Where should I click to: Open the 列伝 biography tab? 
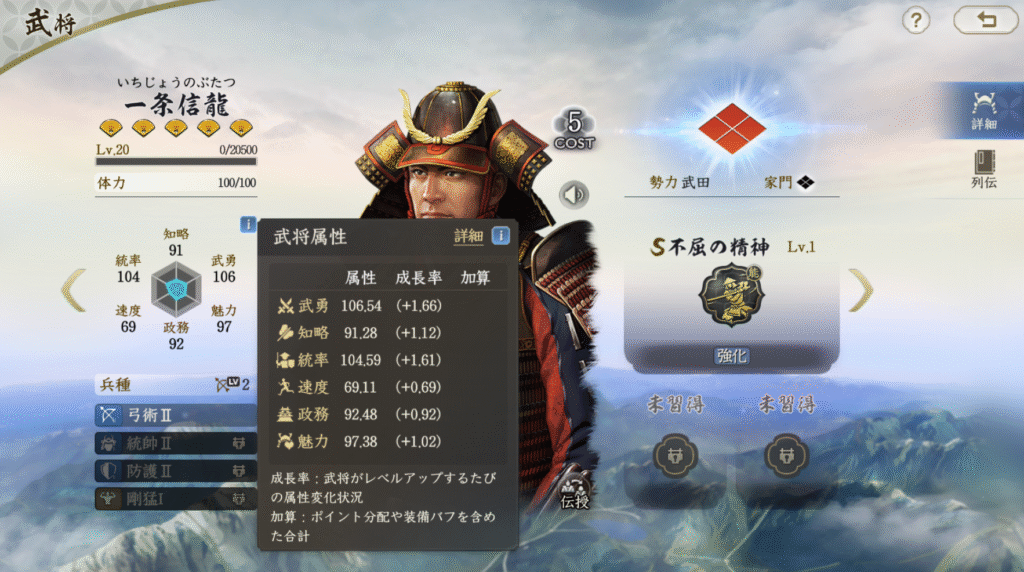click(983, 170)
